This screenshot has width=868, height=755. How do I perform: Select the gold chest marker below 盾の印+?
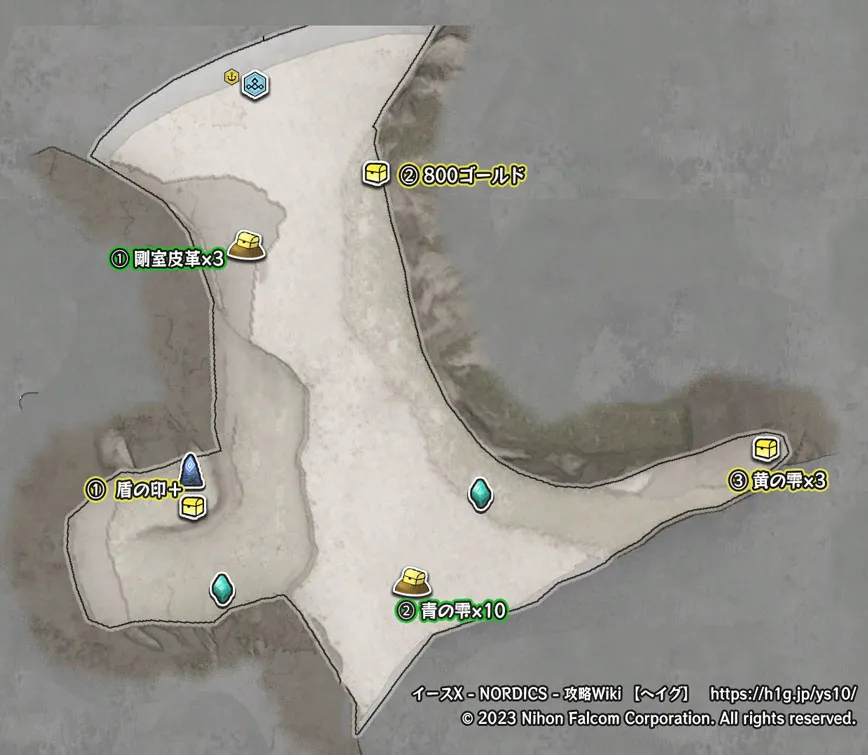[191, 507]
